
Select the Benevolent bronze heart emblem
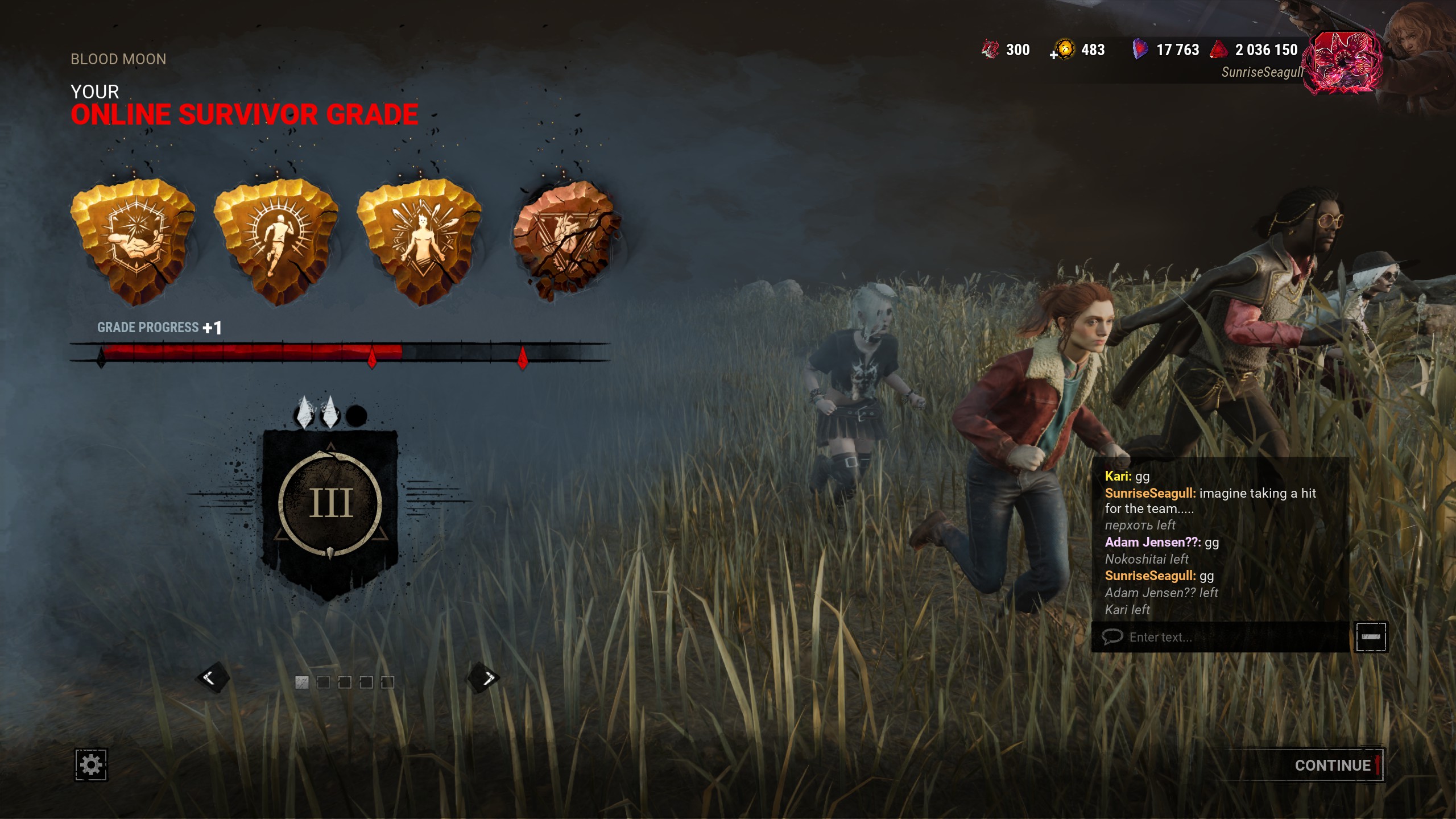565,239
